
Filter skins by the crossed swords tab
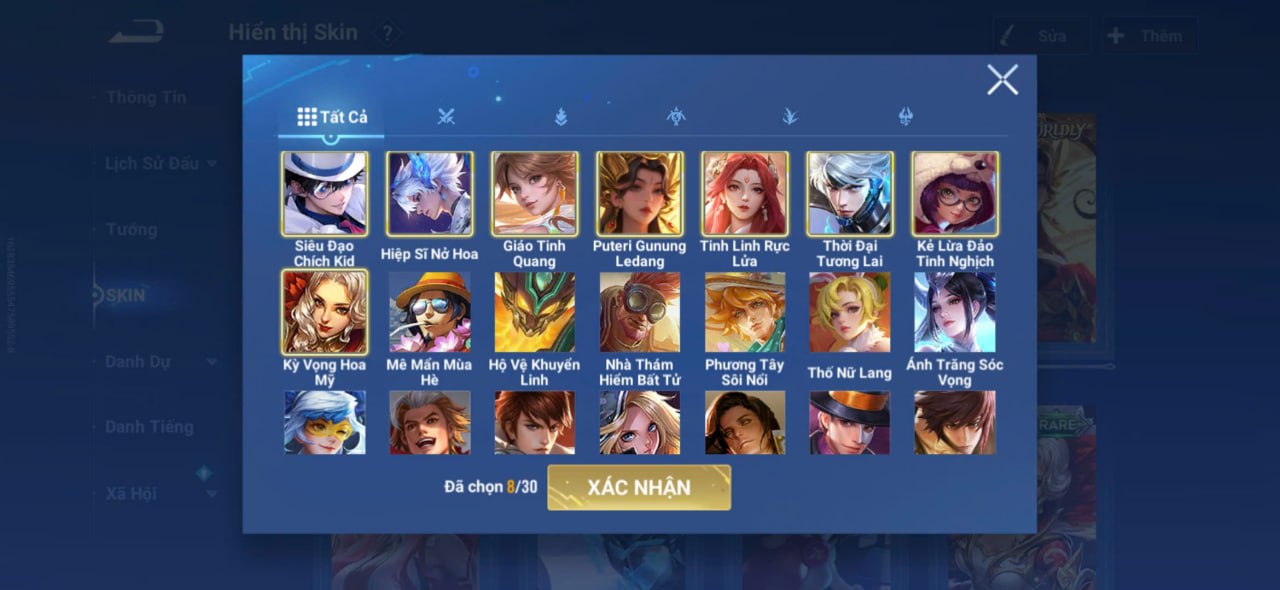(x=446, y=117)
